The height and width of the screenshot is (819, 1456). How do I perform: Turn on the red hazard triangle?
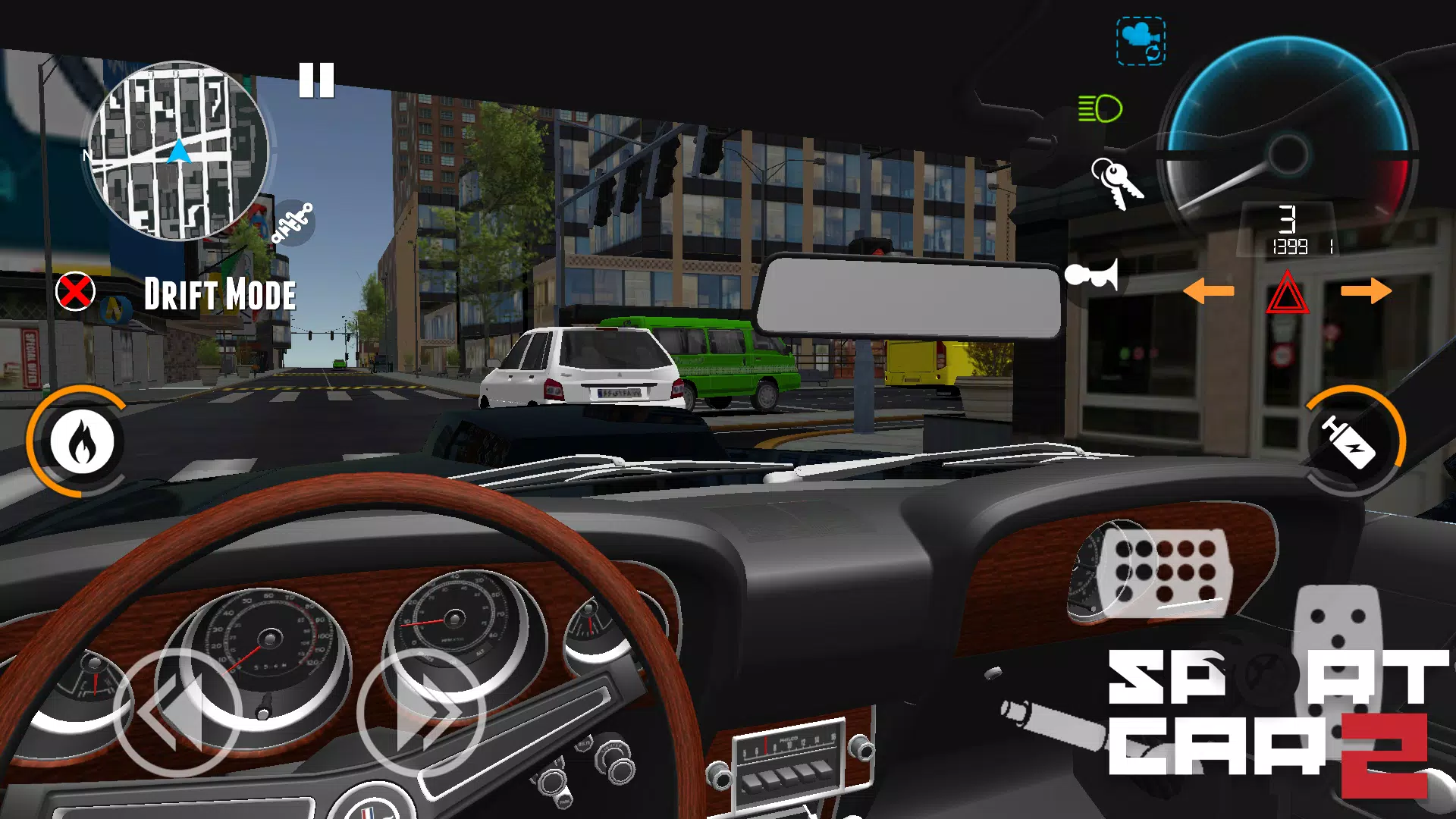[1287, 293]
